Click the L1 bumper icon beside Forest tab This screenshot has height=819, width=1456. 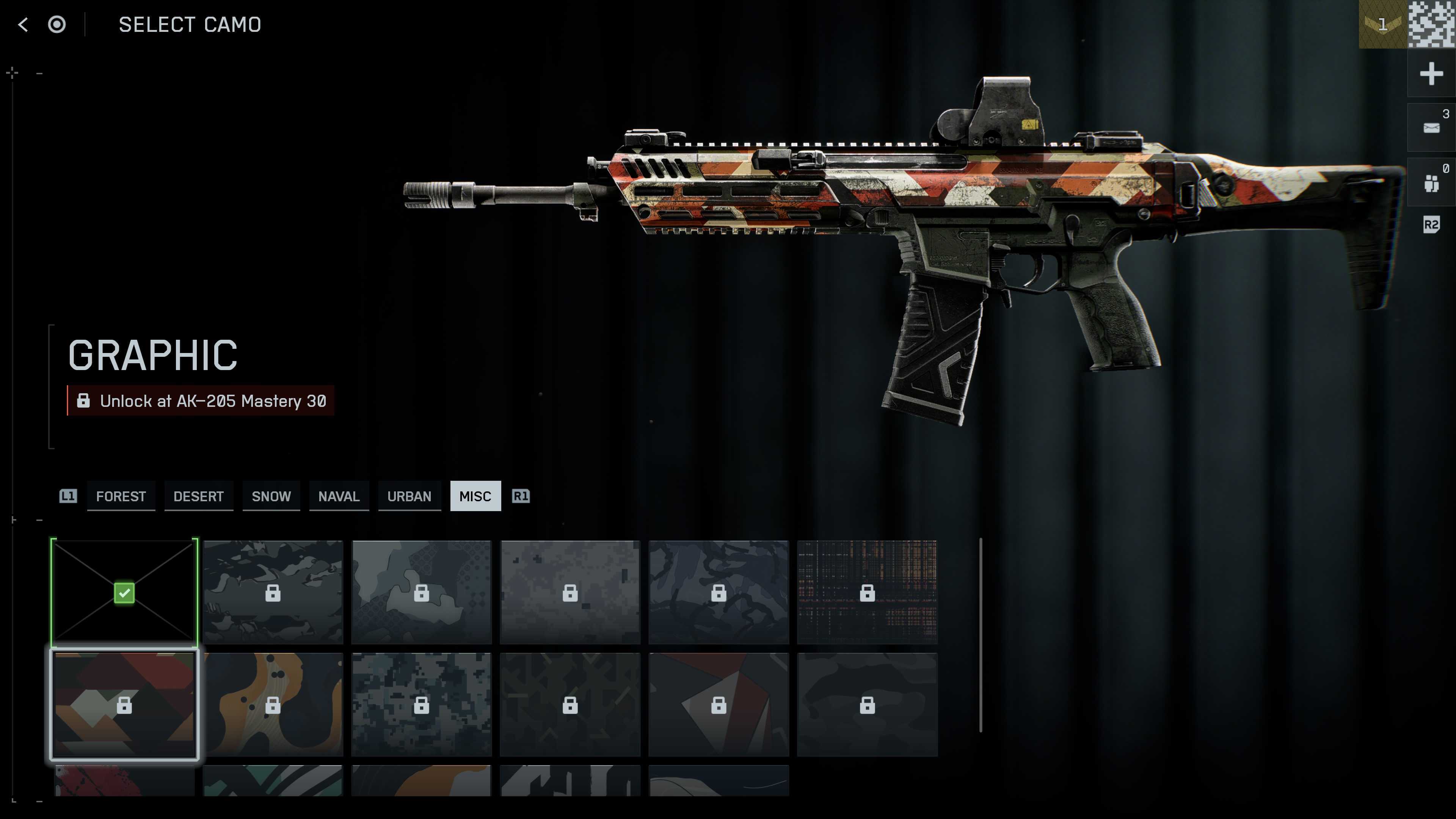click(x=68, y=496)
